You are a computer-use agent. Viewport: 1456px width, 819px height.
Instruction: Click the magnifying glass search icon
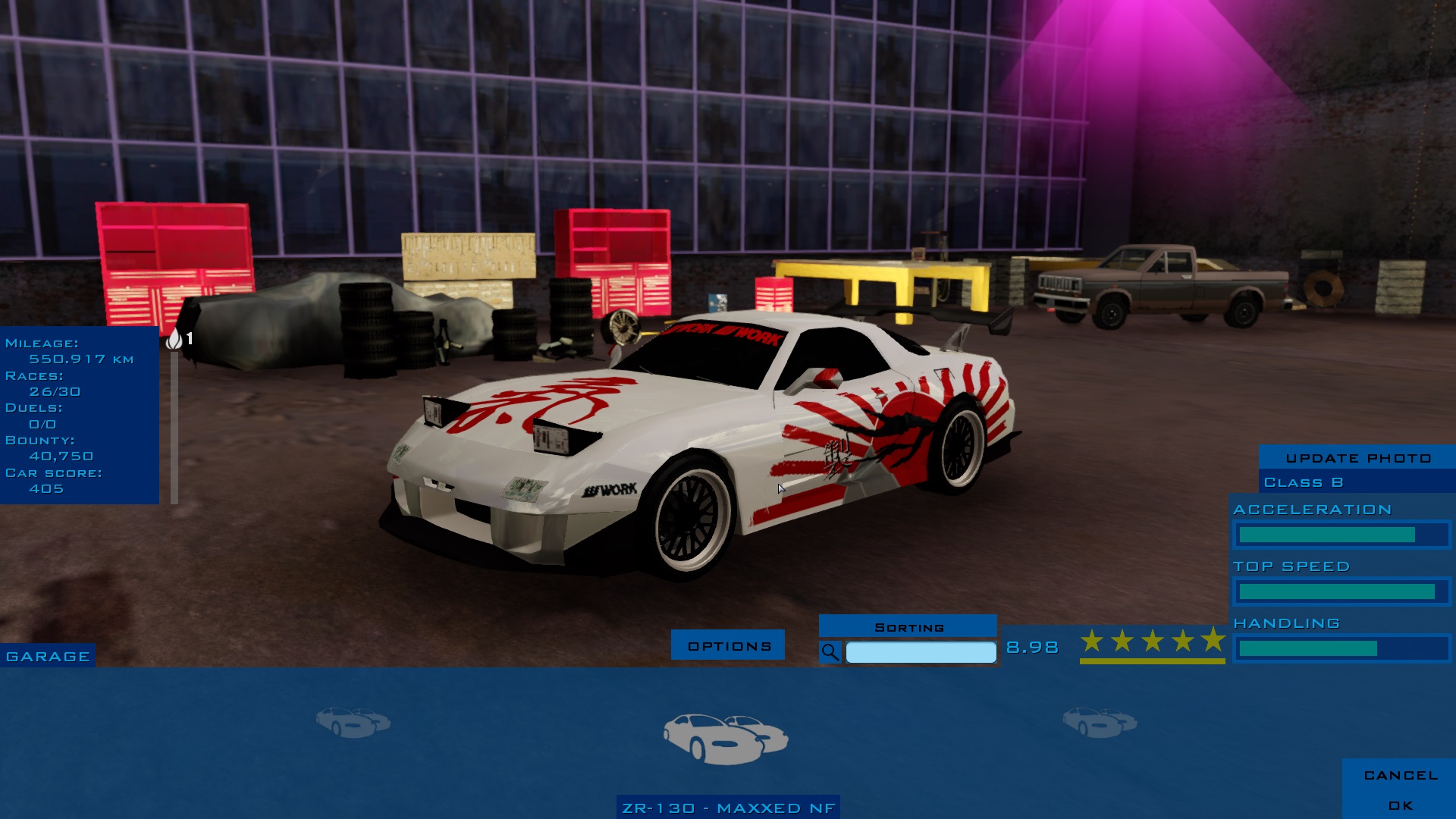[x=830, y=652]
